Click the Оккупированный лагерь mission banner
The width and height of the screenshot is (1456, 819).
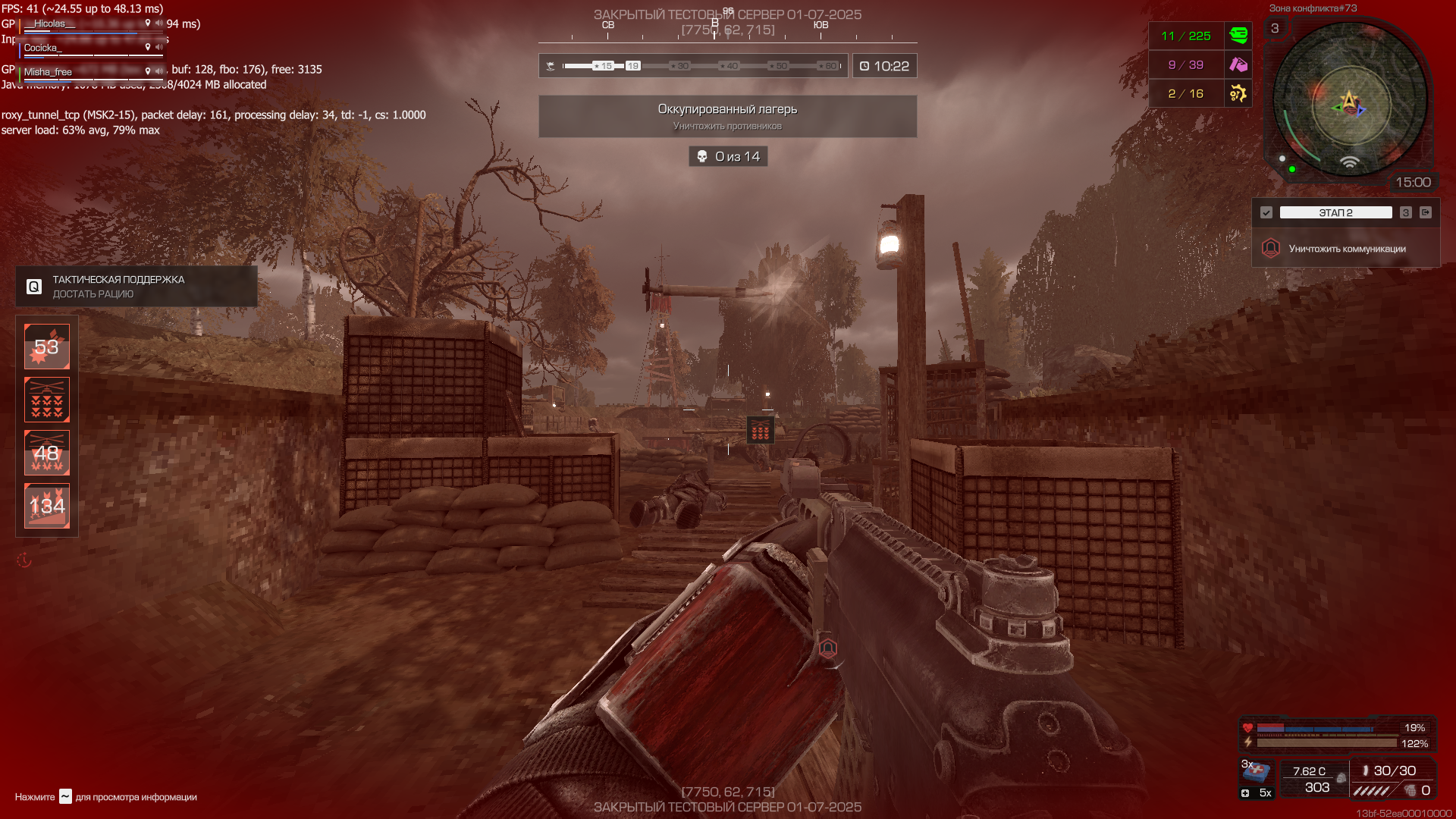[x=727, y=116]
